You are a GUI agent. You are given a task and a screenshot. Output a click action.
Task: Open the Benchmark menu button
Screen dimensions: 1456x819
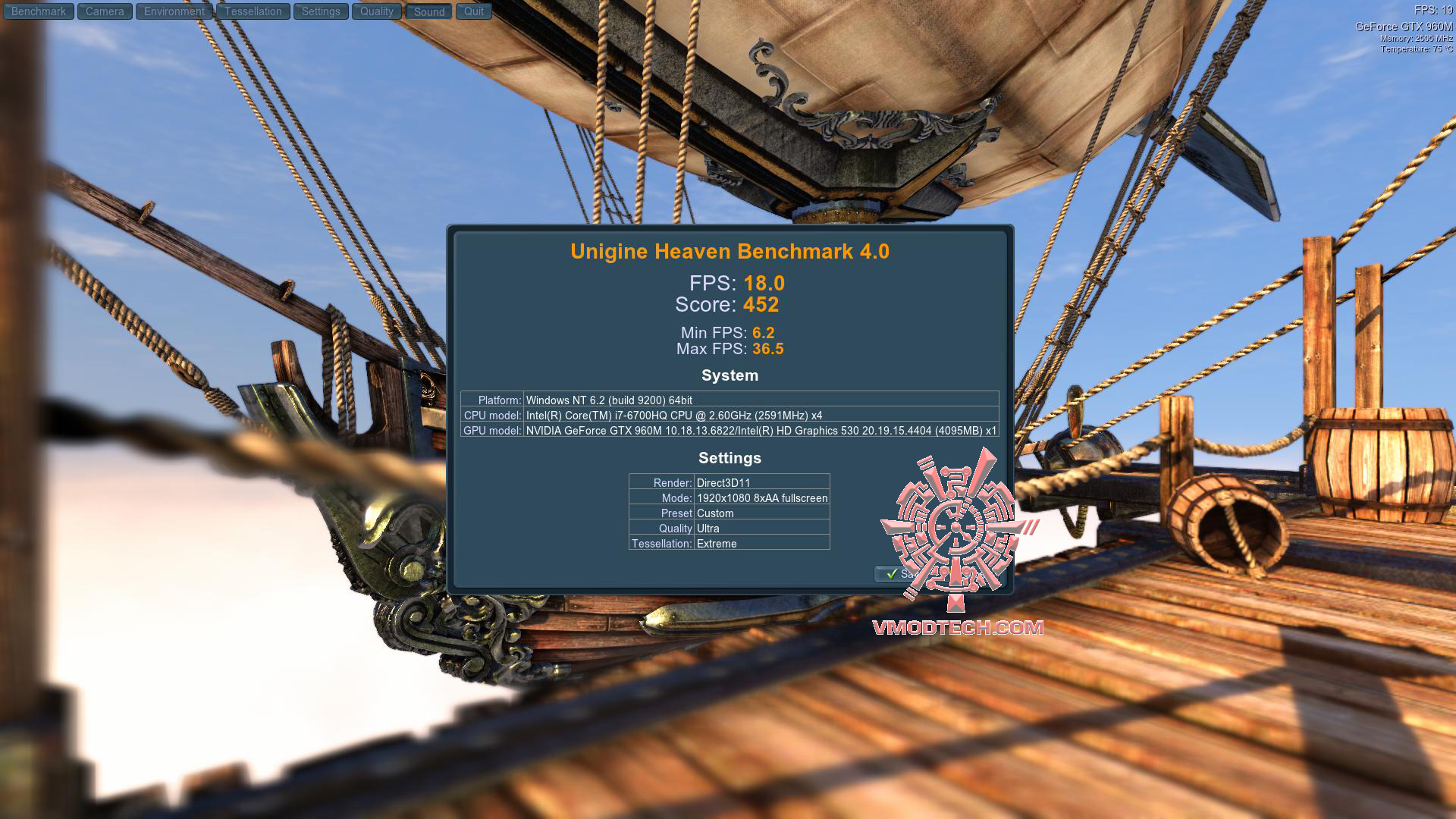click(39, 11)
